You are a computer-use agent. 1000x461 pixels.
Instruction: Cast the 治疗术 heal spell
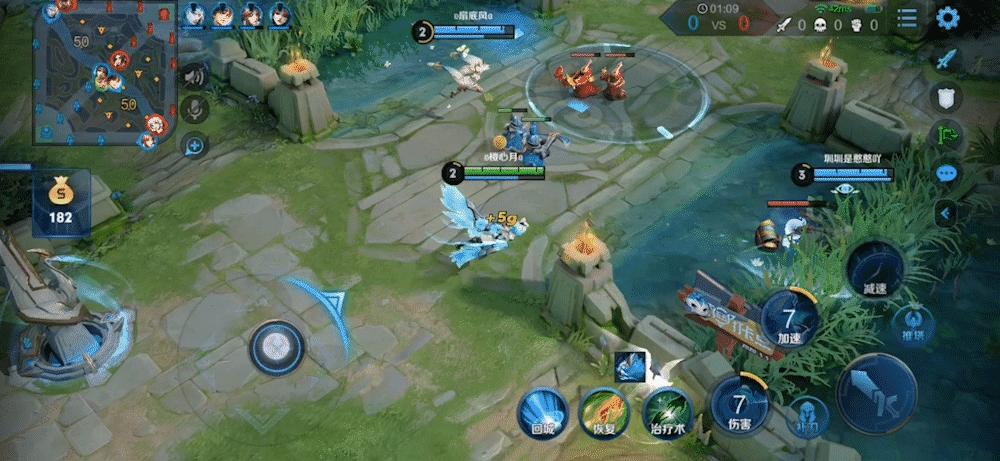click(x=665, y=411)
